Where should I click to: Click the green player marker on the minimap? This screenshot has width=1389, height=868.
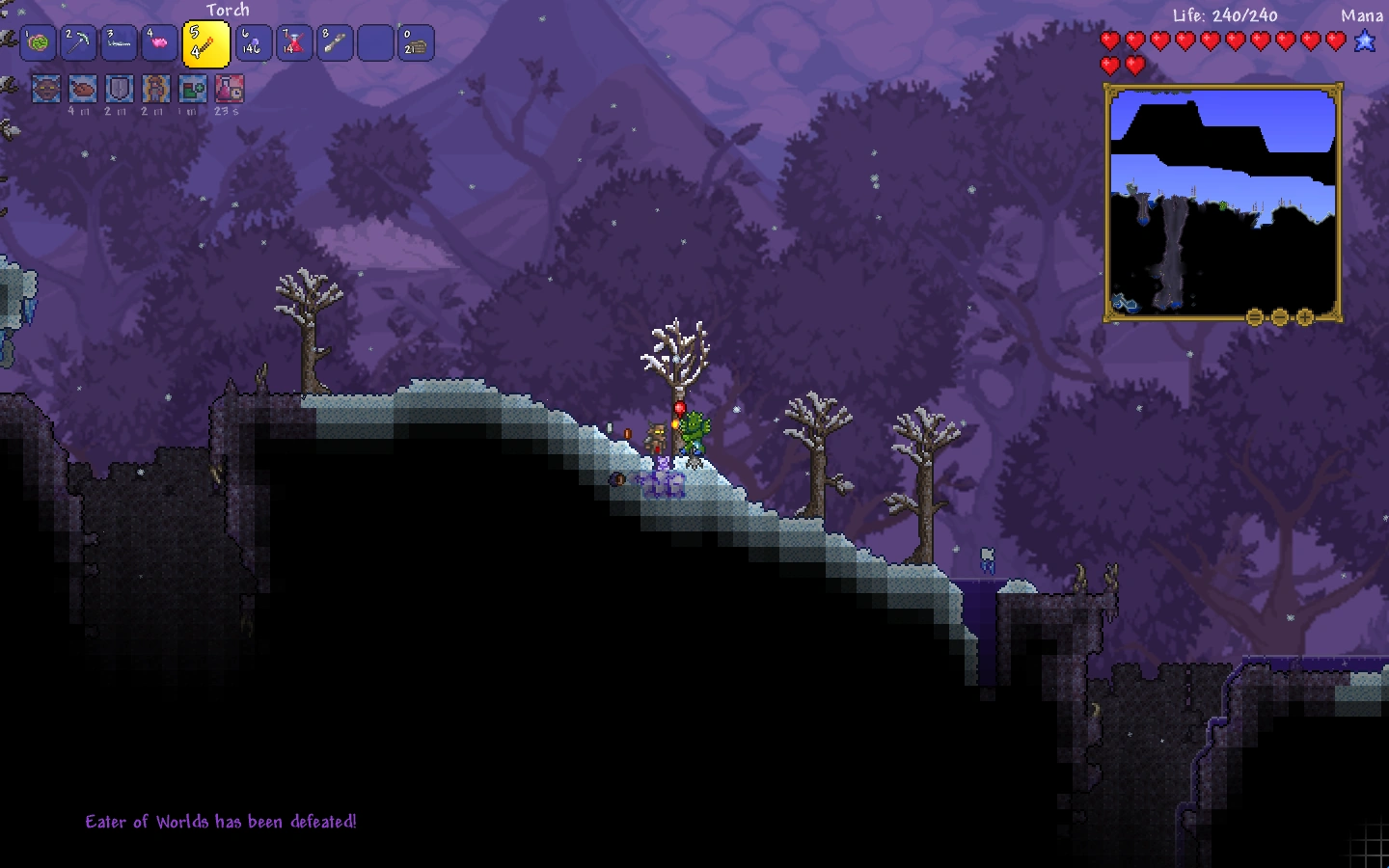tap(1222, 204)
